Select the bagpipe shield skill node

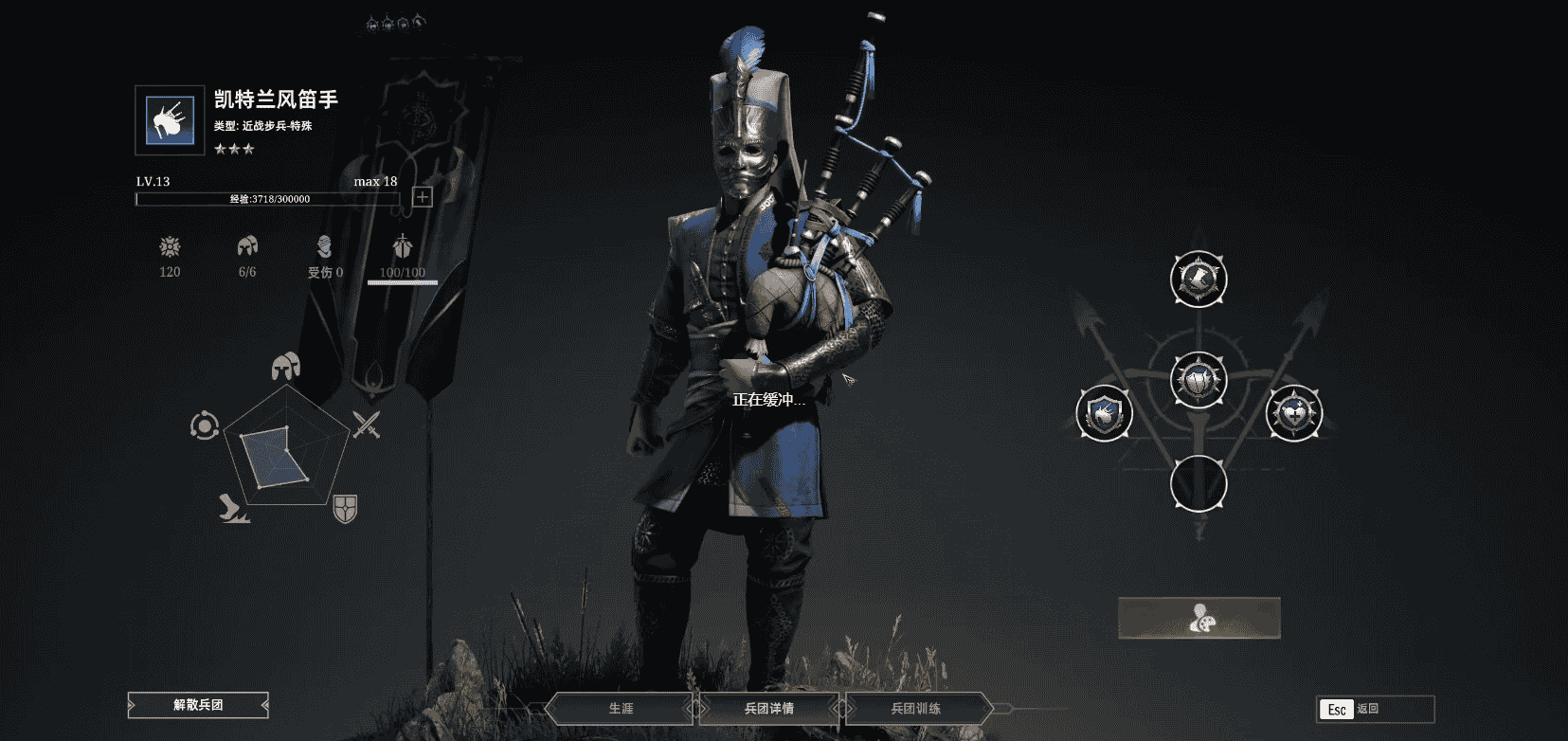pos(1104,413)
